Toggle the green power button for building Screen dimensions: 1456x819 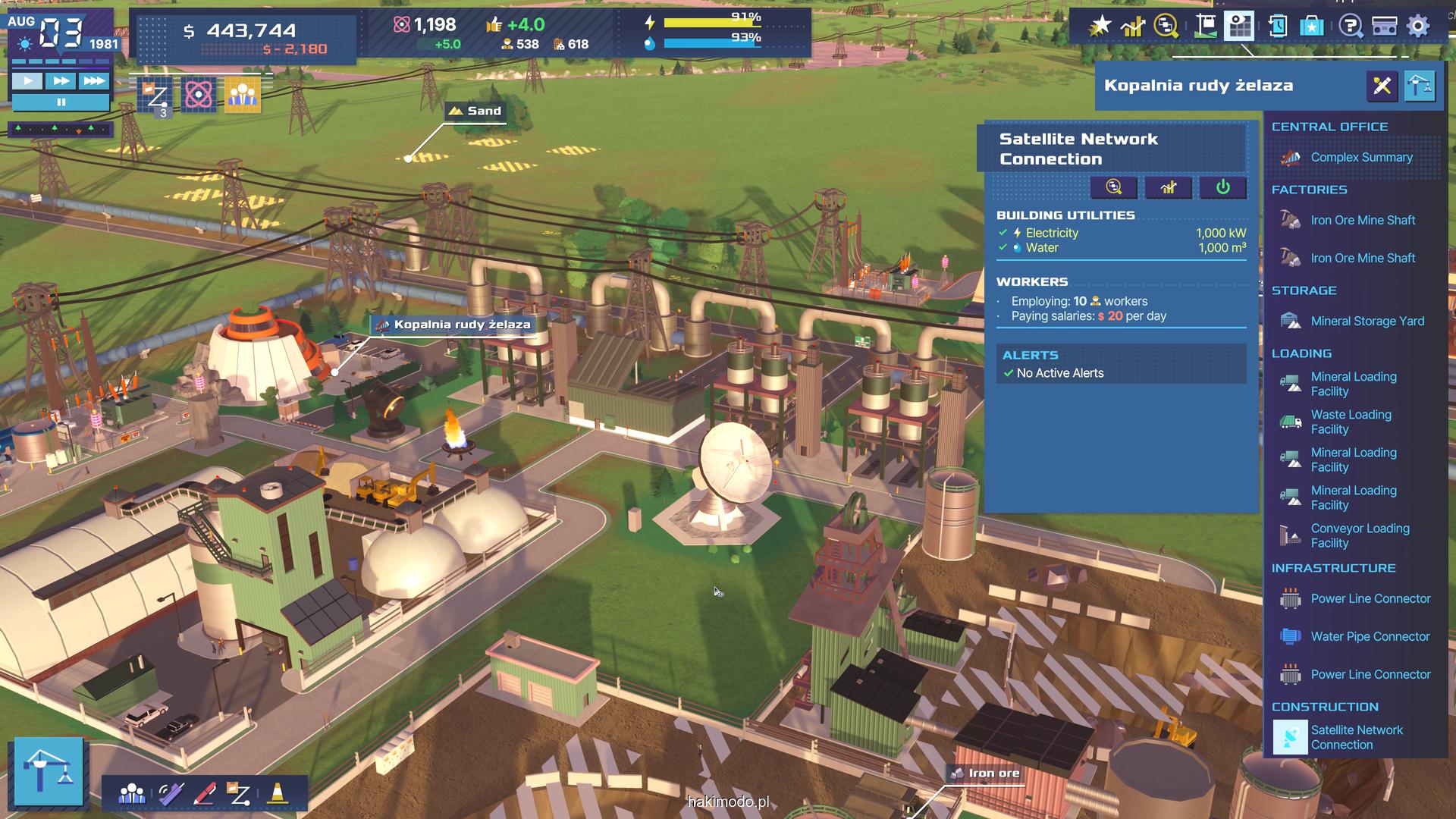pos(1222,187)
